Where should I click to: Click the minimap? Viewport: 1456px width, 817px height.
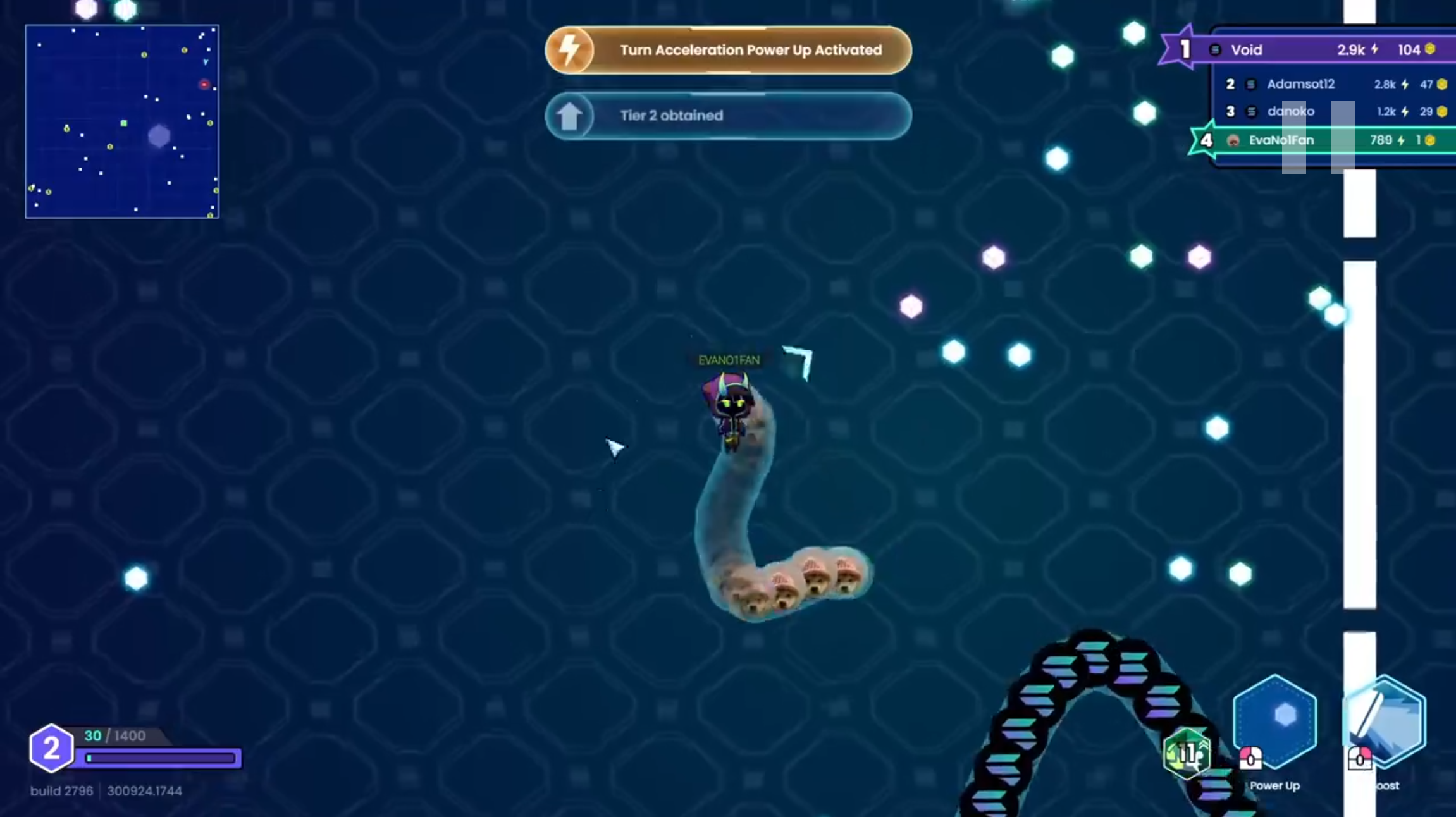pyautogui.click(x=122, y=121)
